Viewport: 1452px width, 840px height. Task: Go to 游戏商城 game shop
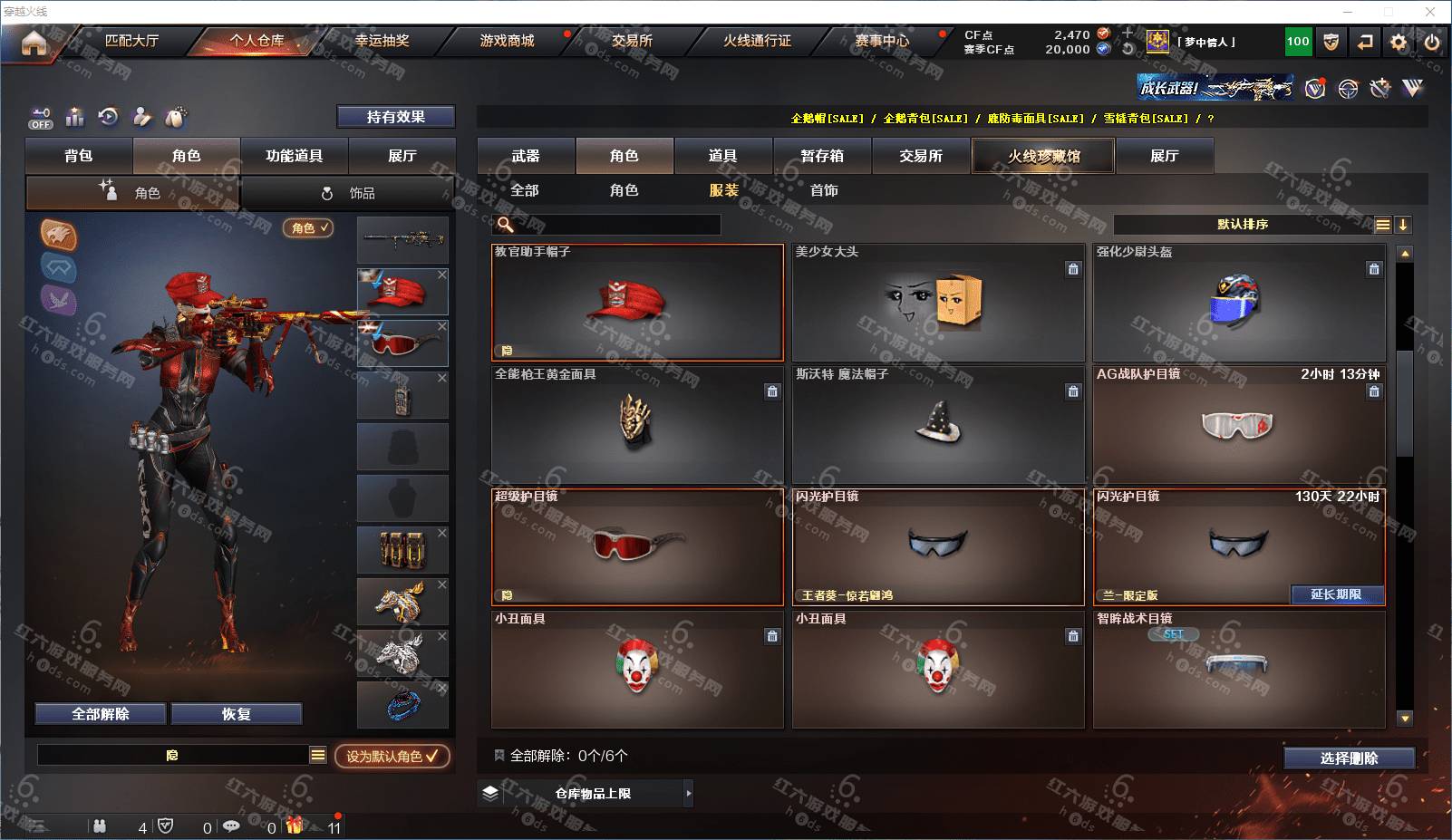pyautogui.click(x=507, y=41)
